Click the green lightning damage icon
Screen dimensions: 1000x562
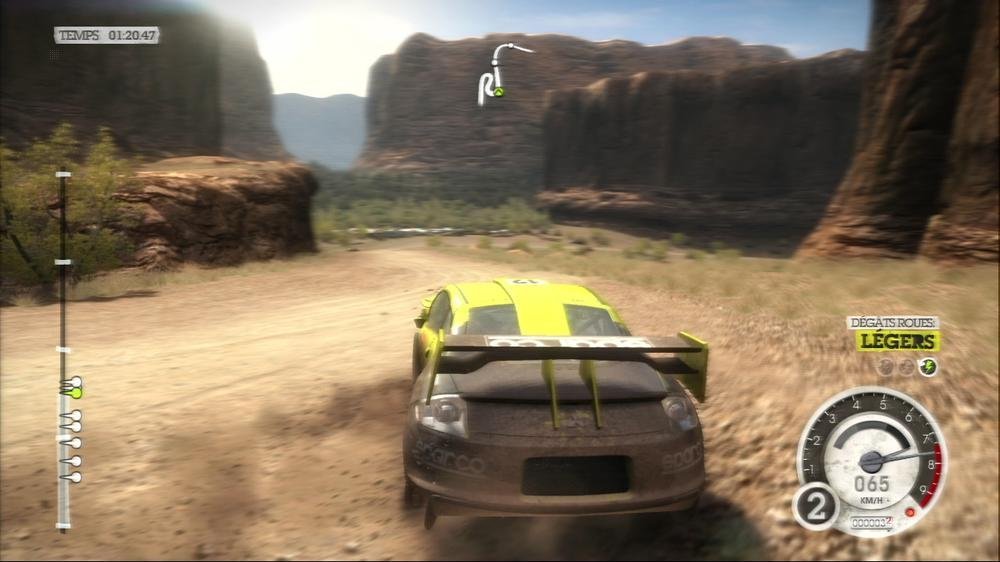928,367
